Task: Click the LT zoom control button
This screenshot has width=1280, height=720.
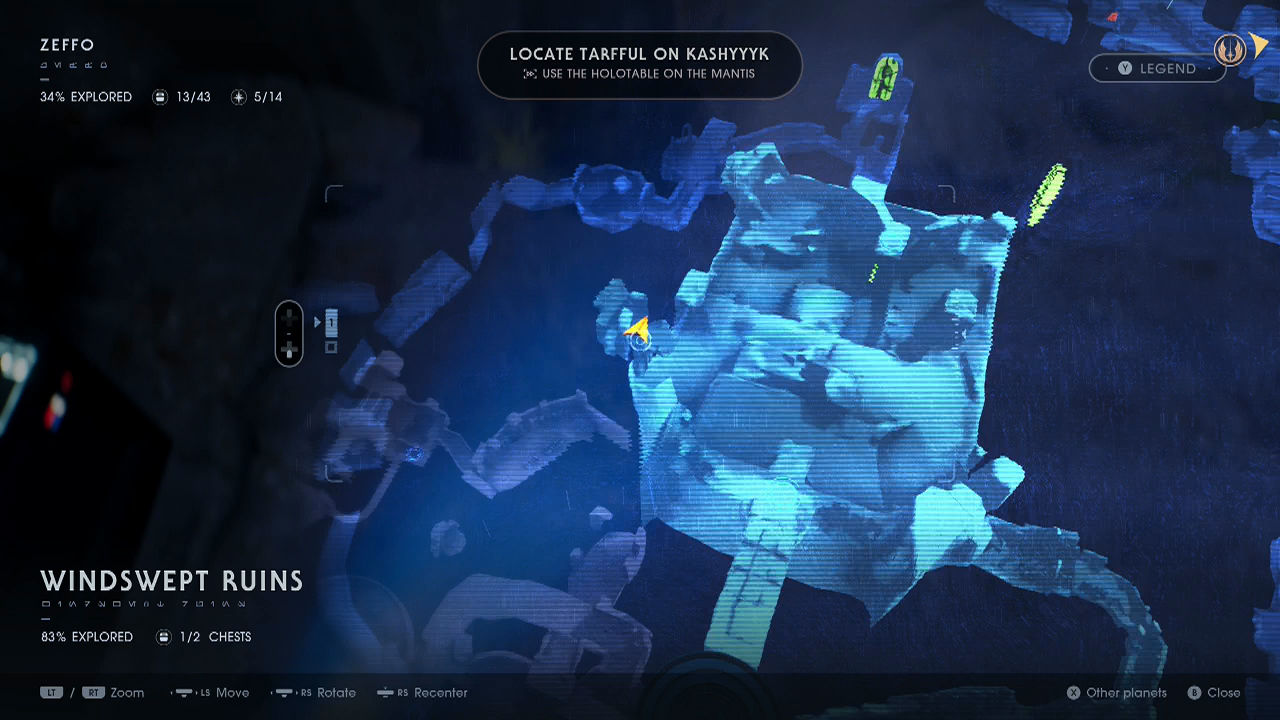Action: (51, 692)
